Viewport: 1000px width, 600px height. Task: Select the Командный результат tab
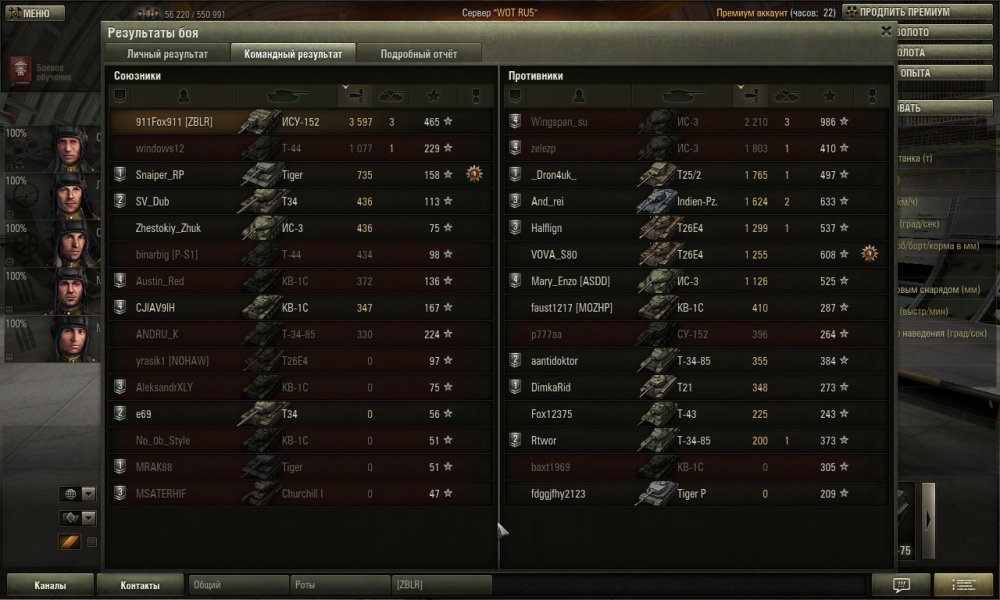(x=293, y=54)
